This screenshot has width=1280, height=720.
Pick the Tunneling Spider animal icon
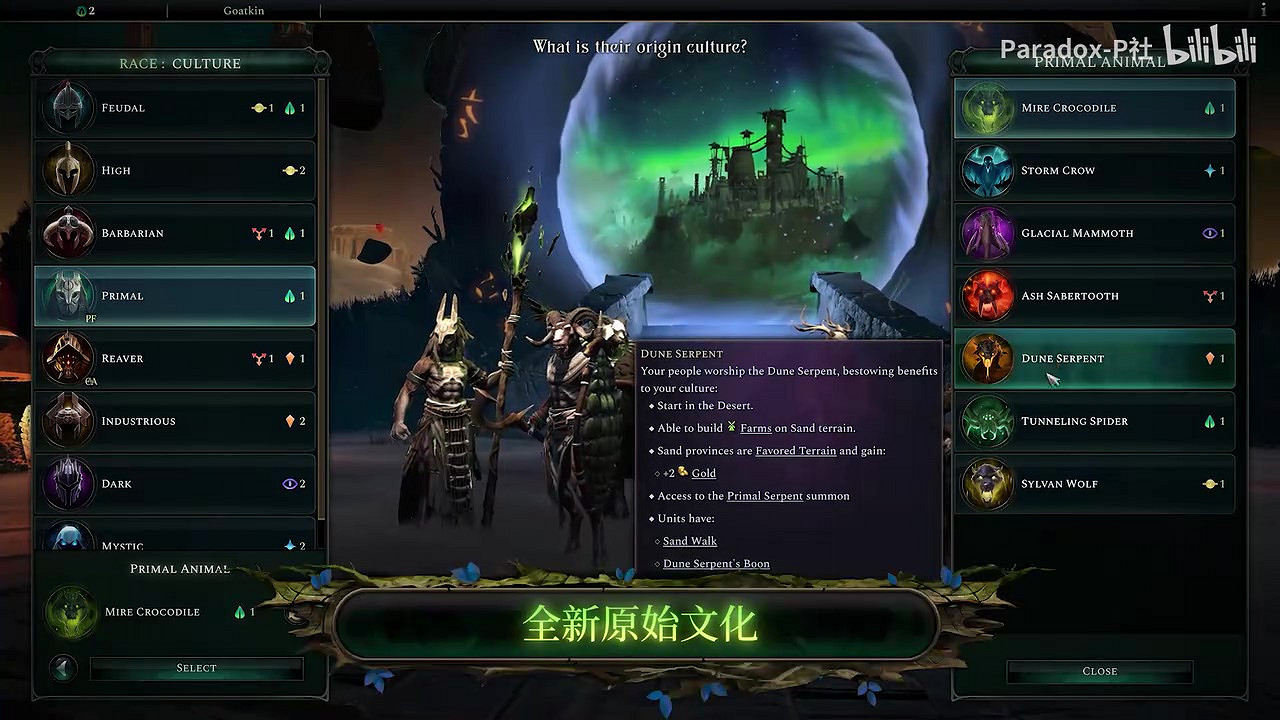[x=987, y=421]
